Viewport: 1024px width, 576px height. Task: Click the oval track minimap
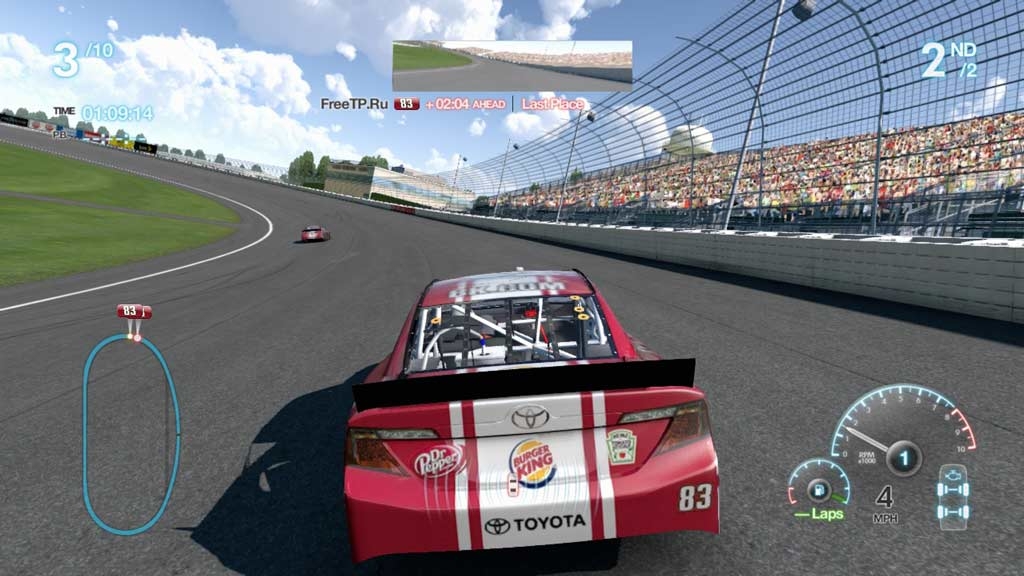click(x=131, y=433)
